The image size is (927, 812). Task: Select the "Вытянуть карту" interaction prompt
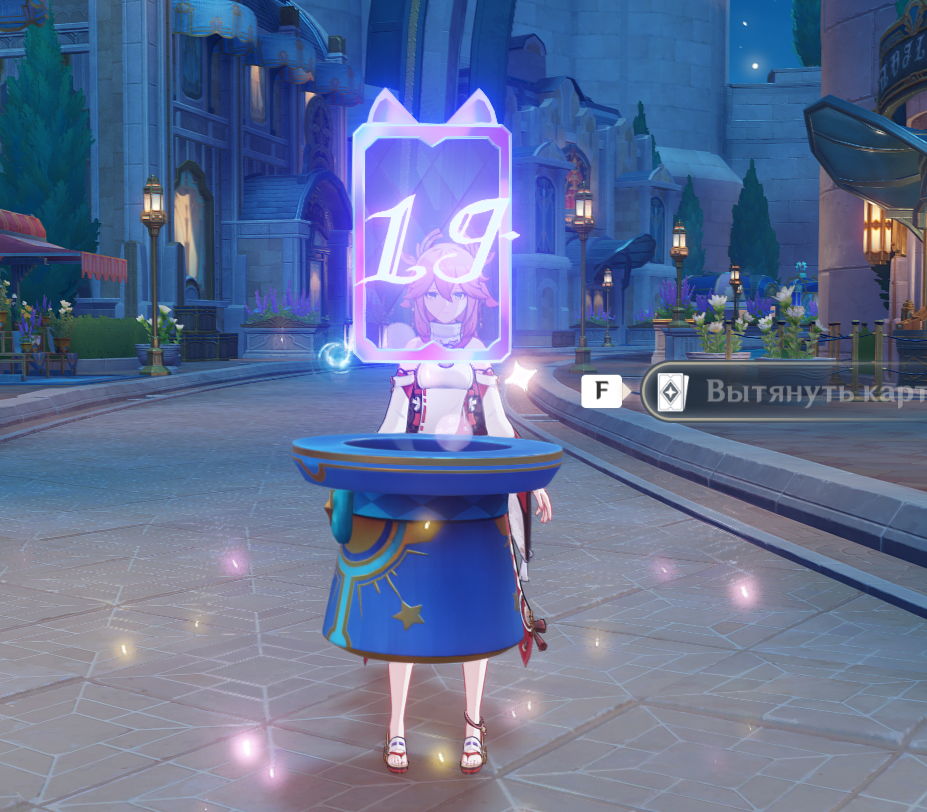tap(790, 392)
